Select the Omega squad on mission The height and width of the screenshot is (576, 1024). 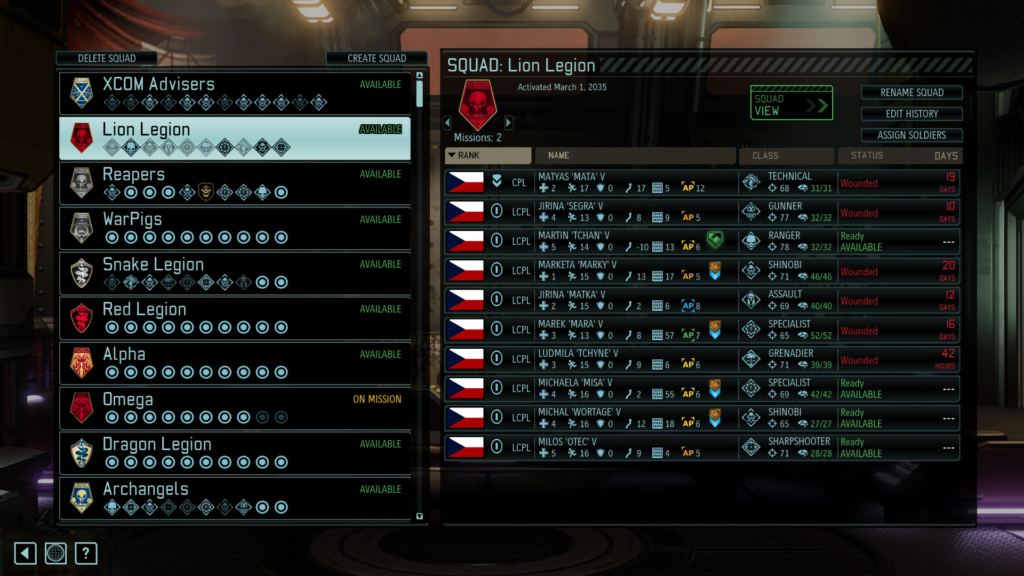[x=235, y=408]
